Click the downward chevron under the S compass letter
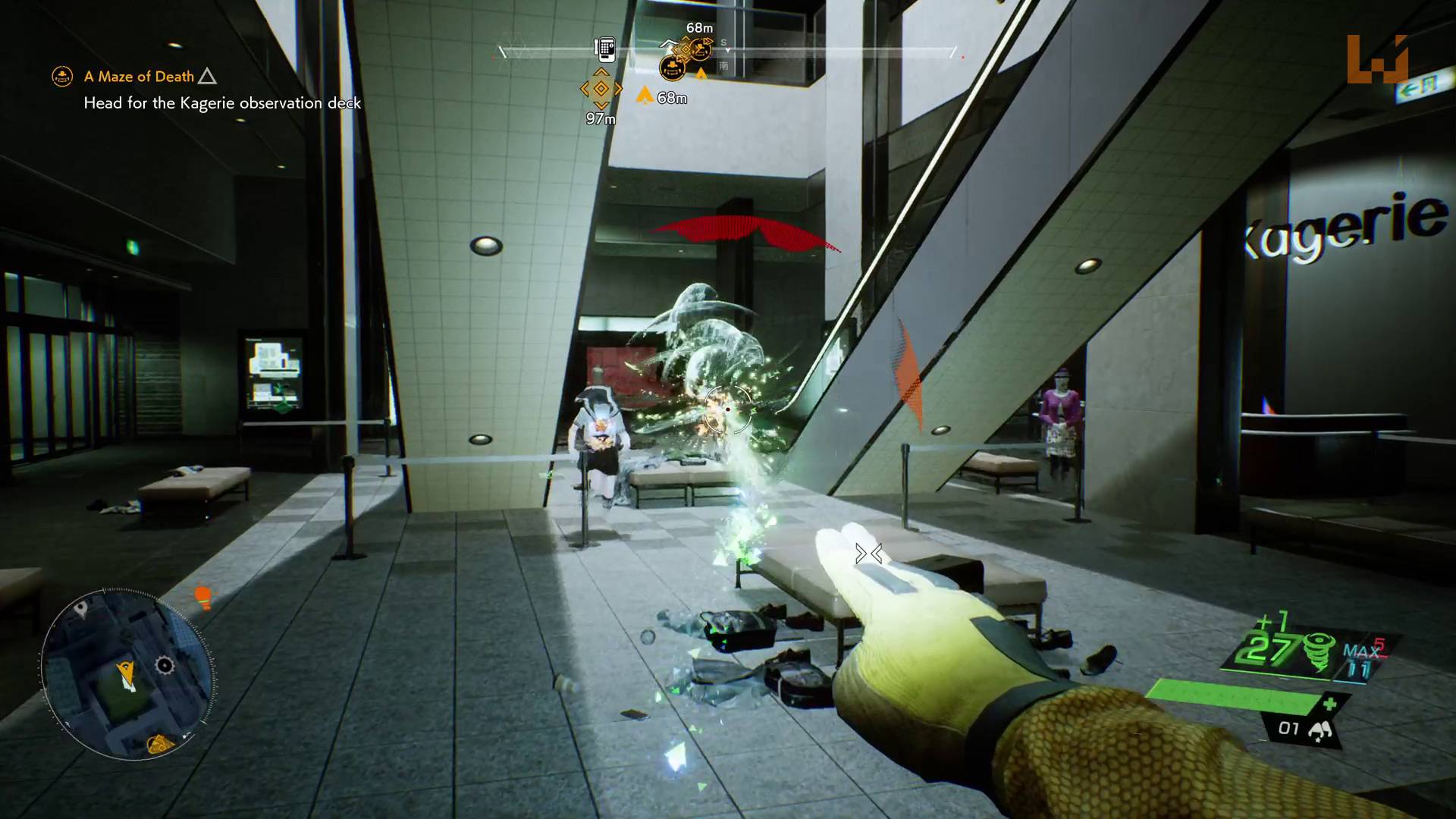 [x=727, y=51]
